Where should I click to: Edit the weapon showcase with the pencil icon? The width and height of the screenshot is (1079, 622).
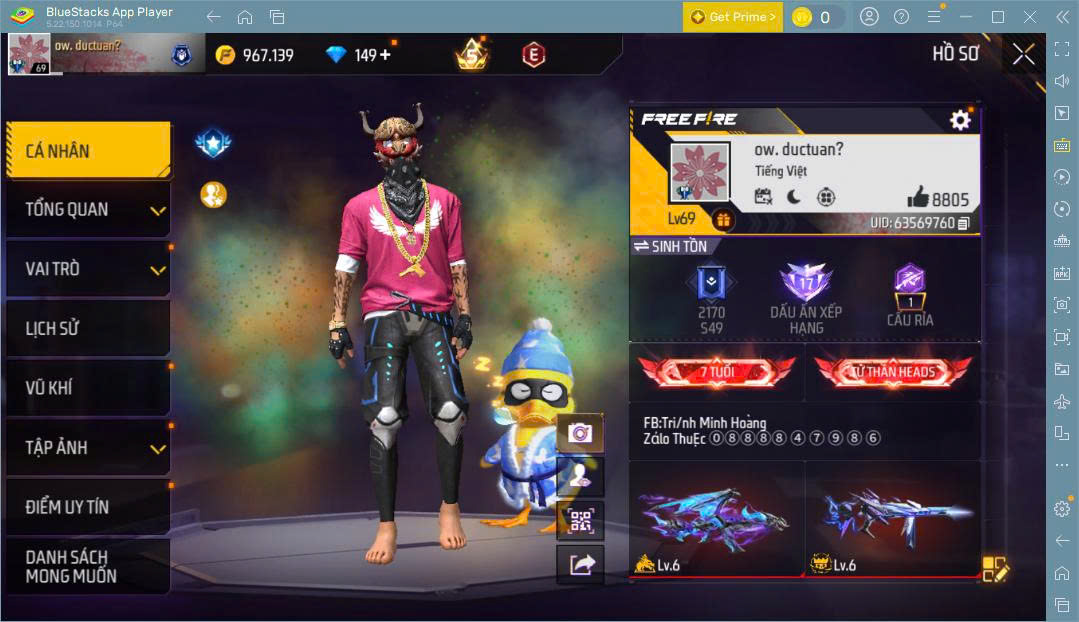pyautogui.click(x=995, y=568)
